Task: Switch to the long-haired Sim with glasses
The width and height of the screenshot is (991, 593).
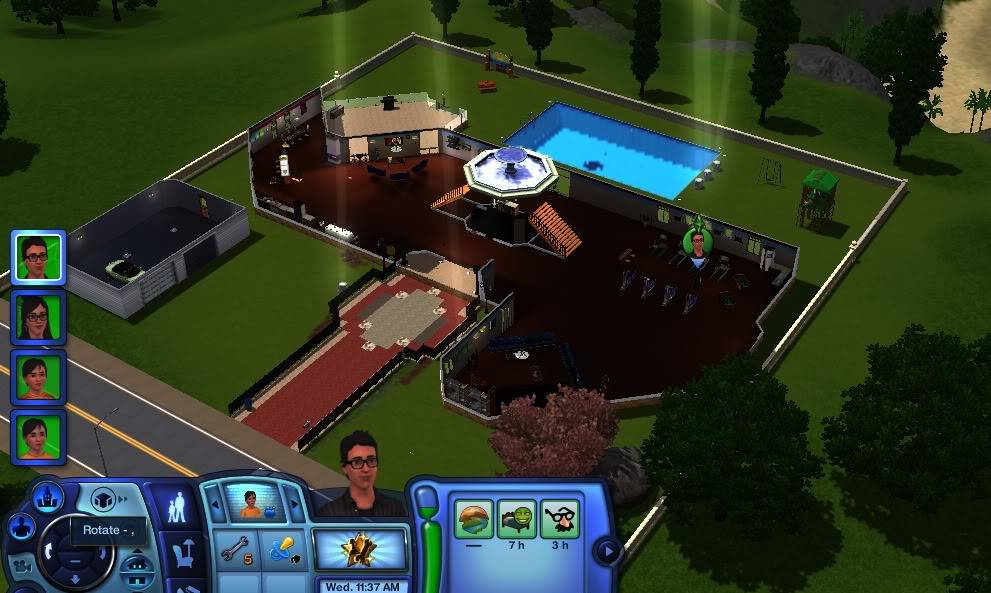Action: pyautogui.click(x=38, y=316)
